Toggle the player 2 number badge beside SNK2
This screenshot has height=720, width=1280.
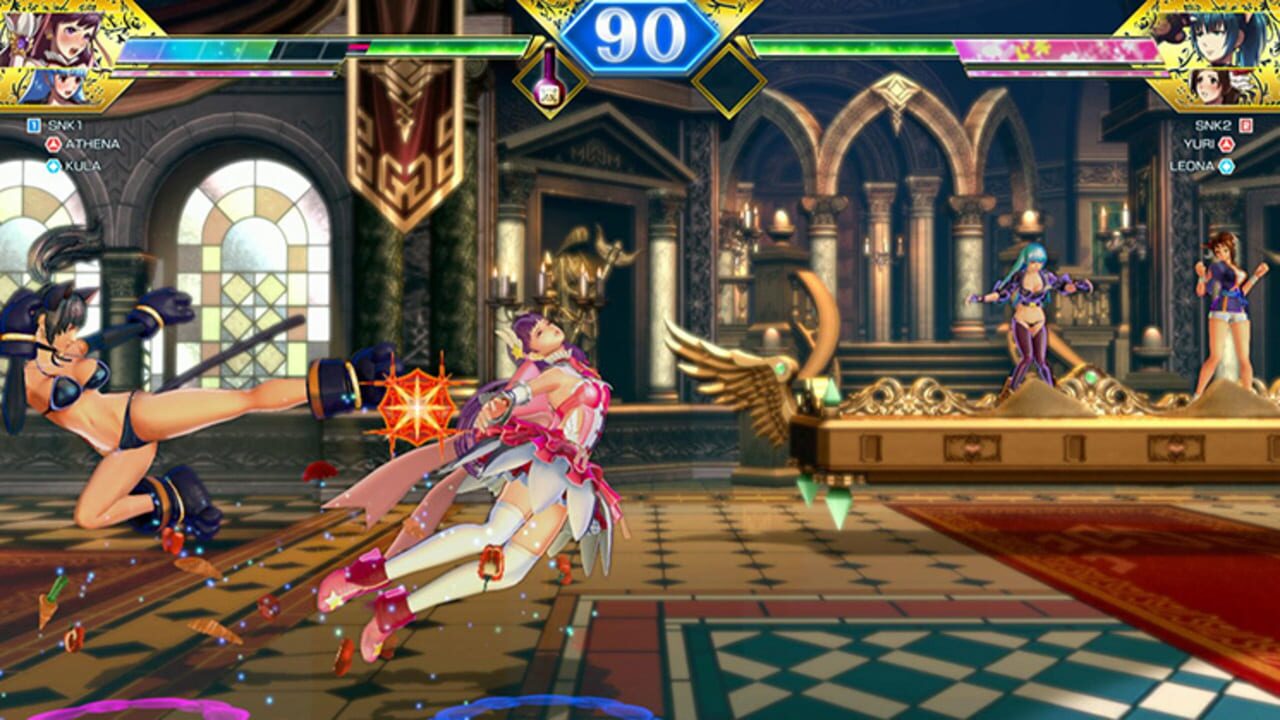tap(1245, 126)
